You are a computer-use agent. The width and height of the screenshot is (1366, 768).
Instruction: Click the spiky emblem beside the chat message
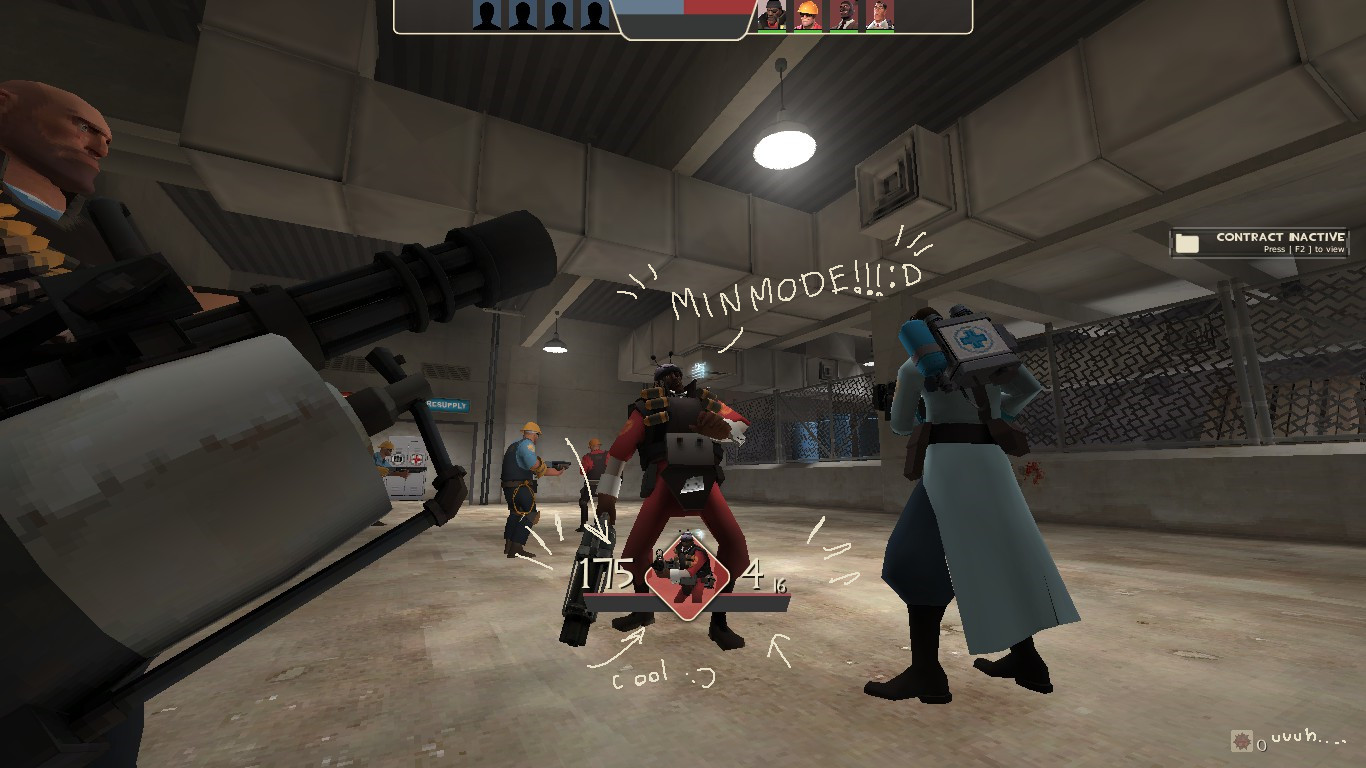point(1244,742)
